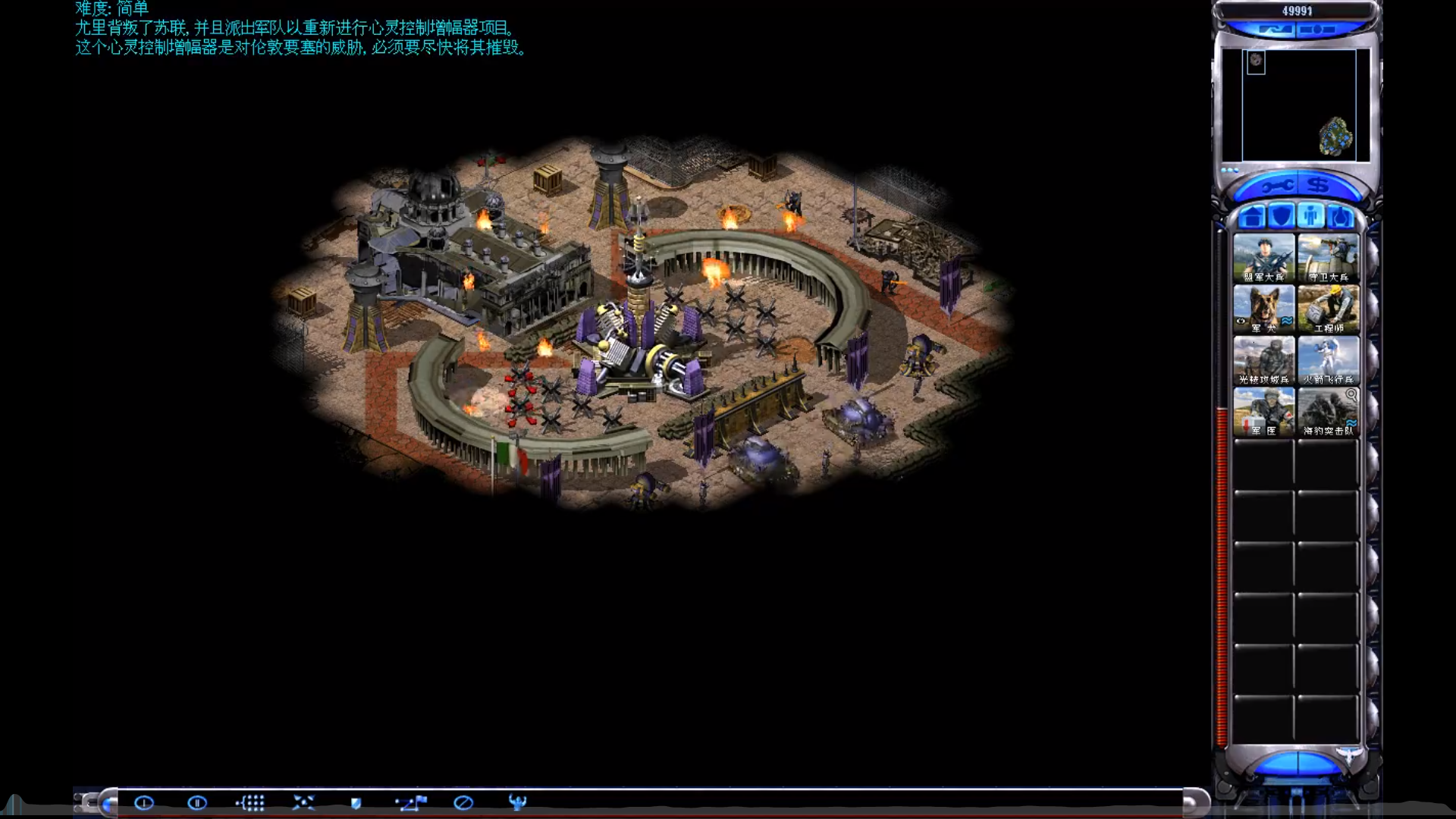
Task: Queue a 盟军大兵 for training
Action: pos(1264,256)
